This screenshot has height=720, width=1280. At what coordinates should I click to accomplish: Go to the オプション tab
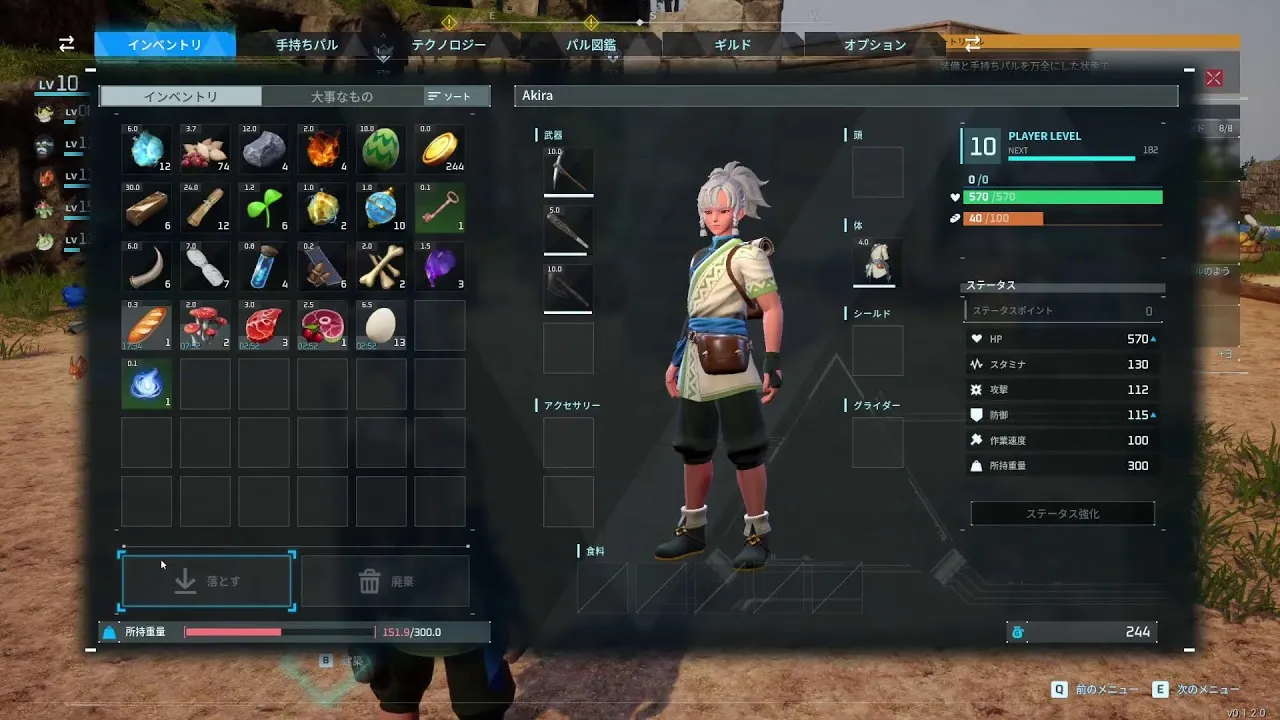point(875,45)
